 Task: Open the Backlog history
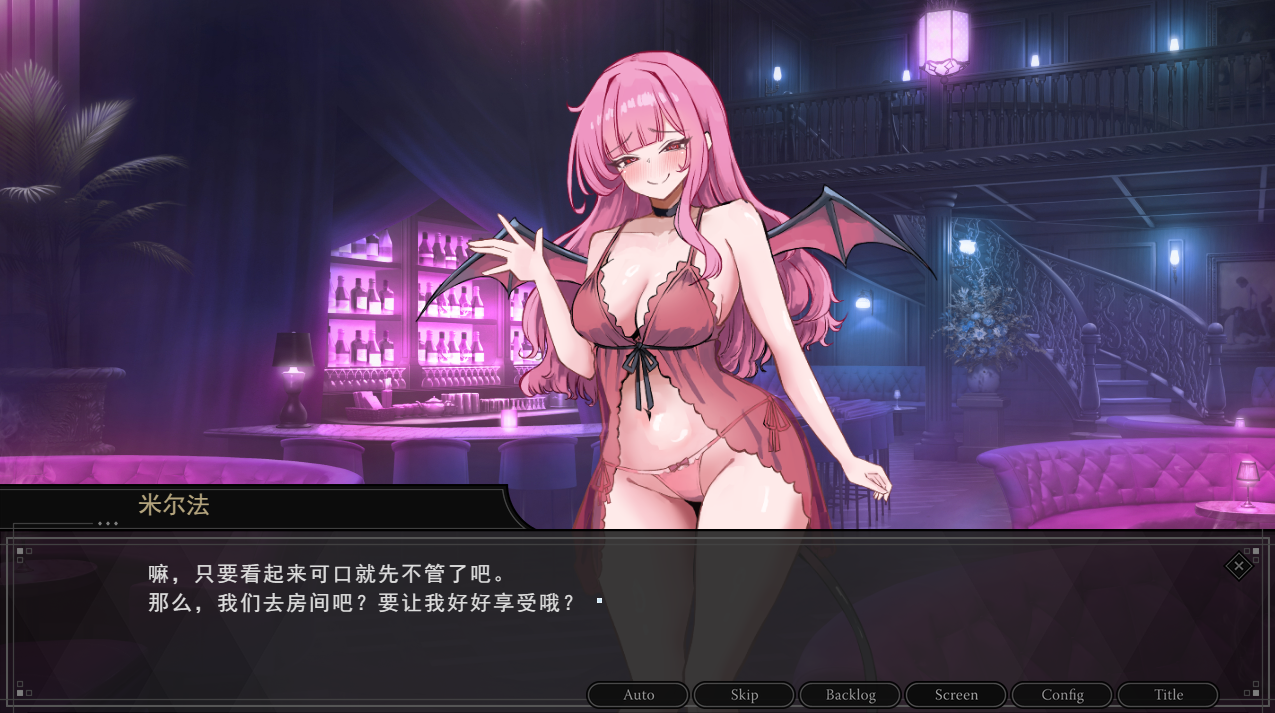[850, 695]
